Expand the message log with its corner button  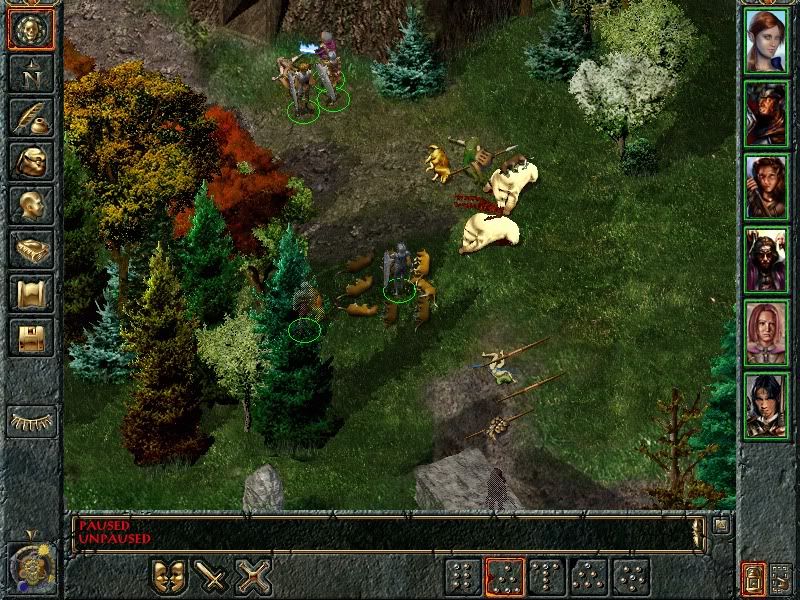point(720,525)
